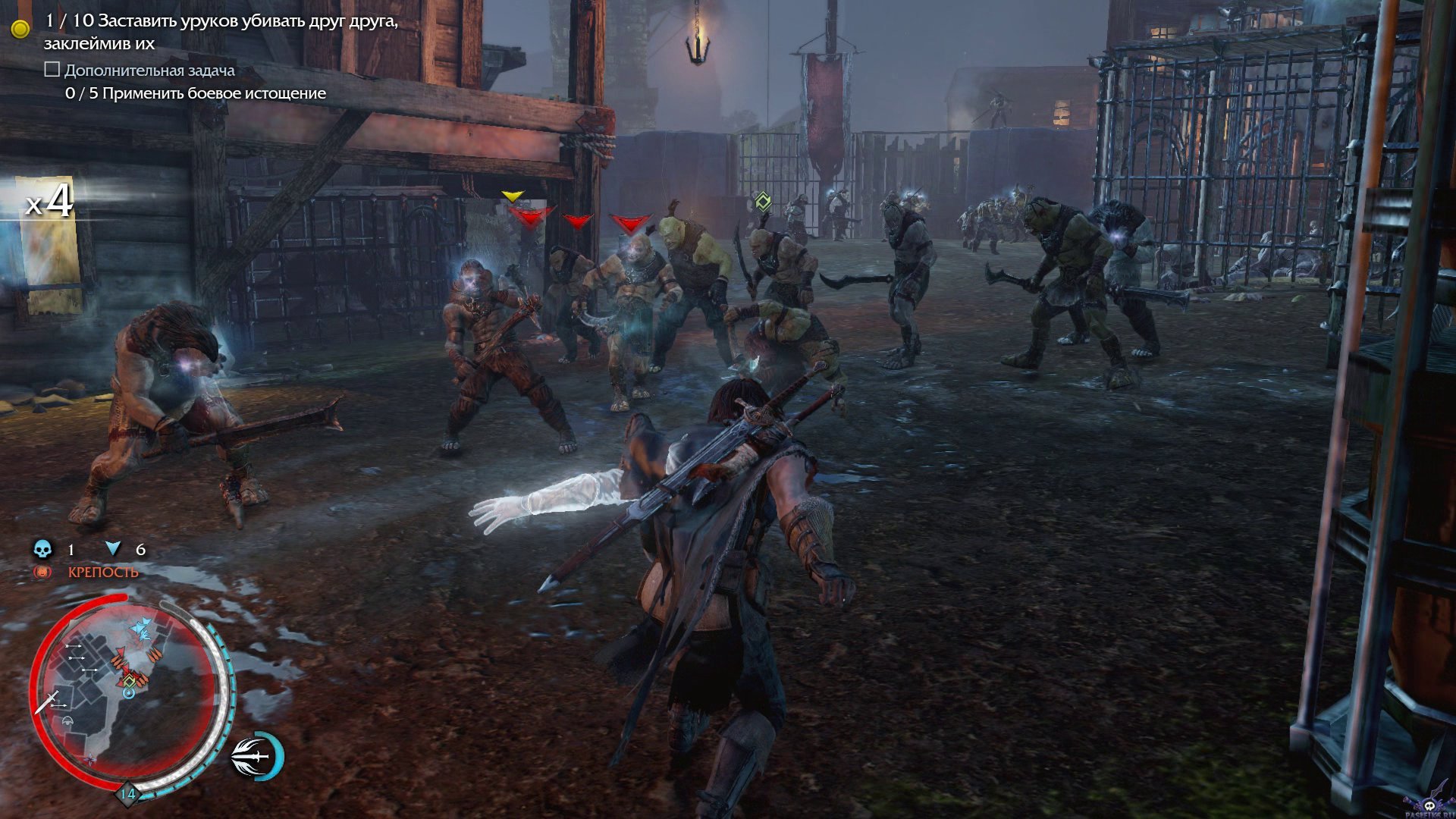Click the yellow mission objective marker
The width and height of the screenshot is (1456, 819).
tap(20, 29)
